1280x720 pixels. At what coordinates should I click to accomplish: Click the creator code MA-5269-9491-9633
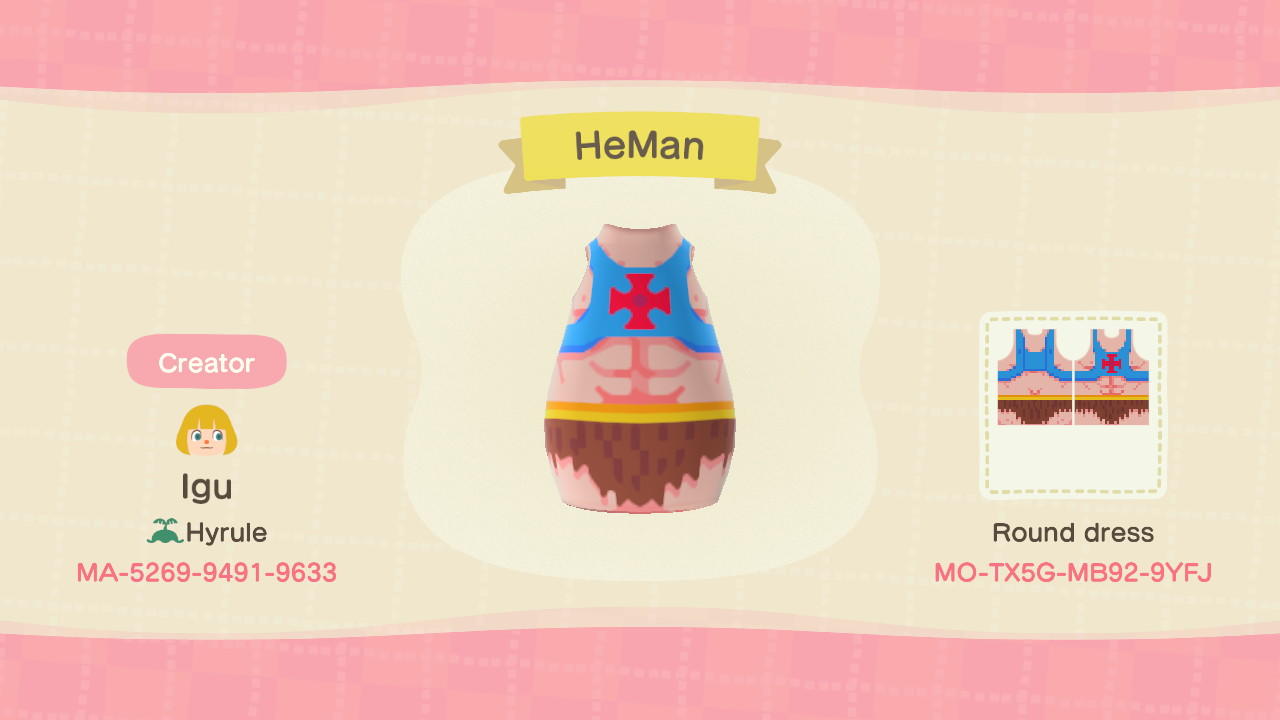coord(206,572)
